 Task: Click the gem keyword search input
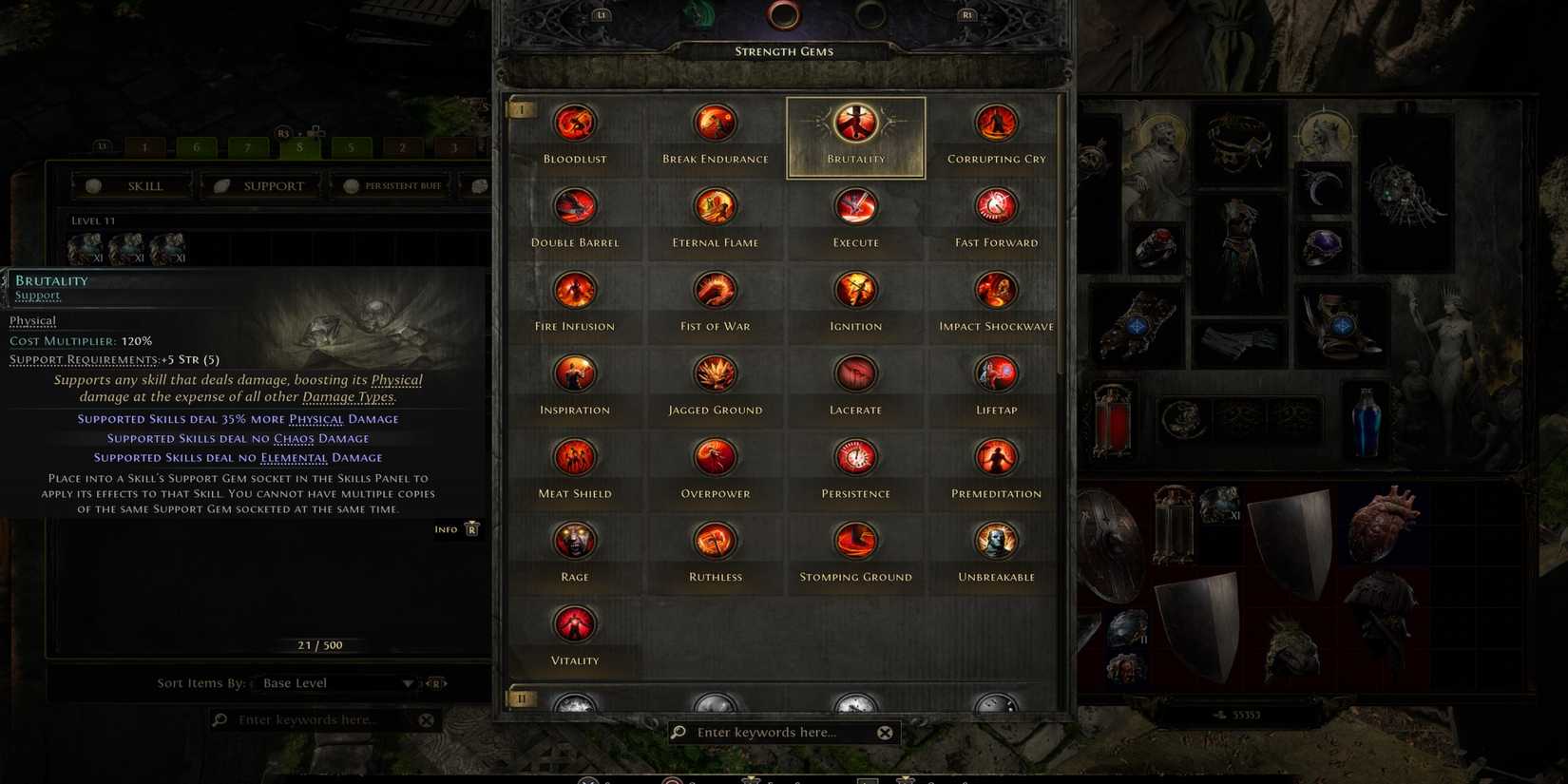[779, 732]
